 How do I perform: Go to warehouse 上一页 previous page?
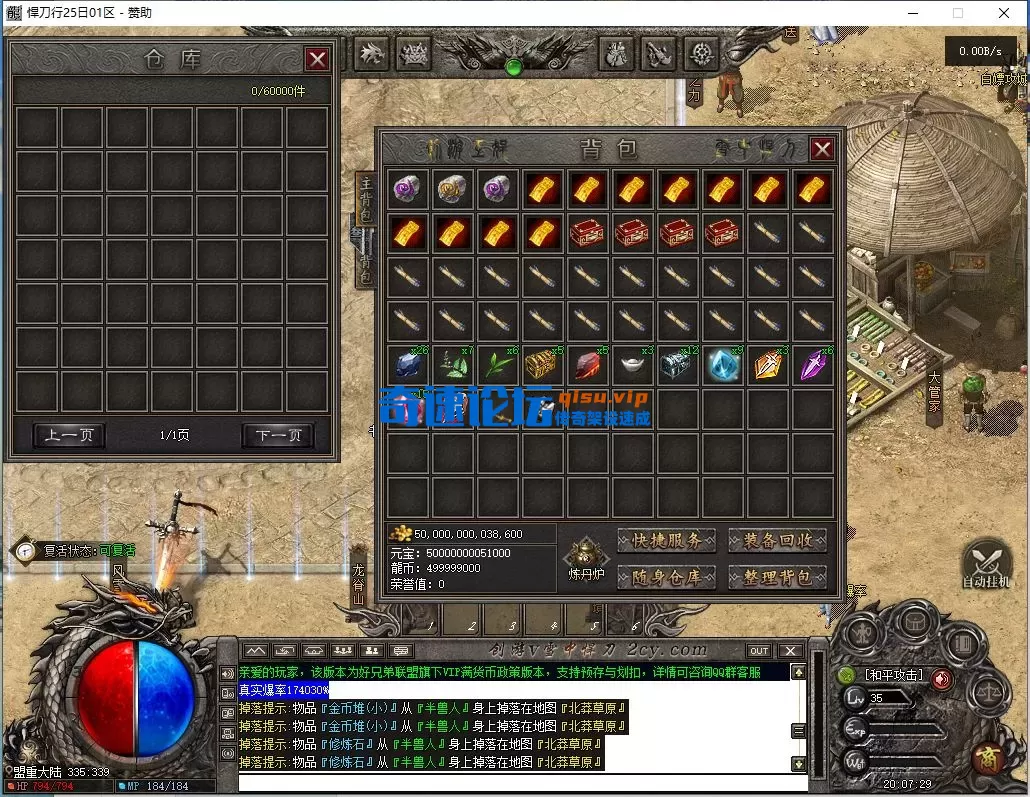(69, 435)
